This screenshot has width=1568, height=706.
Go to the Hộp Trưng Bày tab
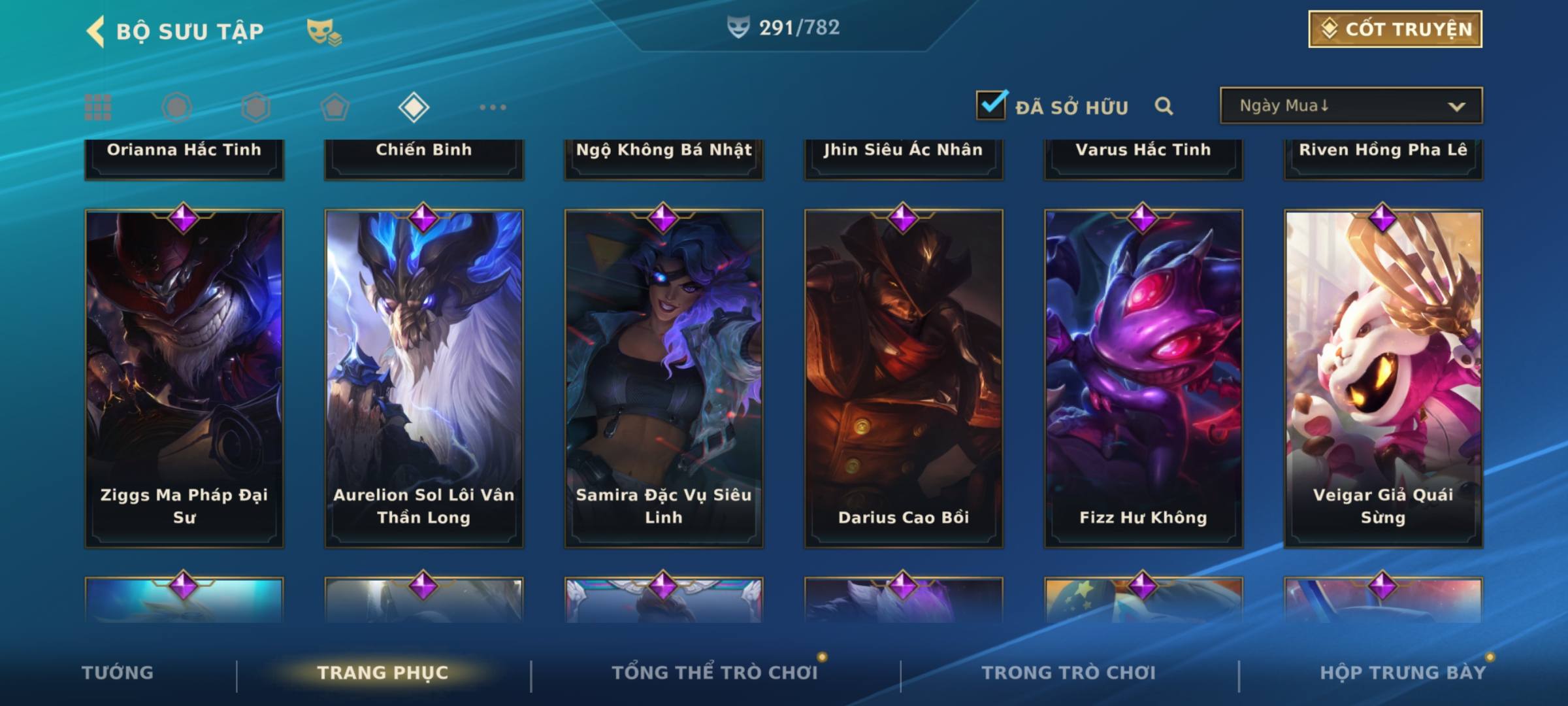pos(1402,673)
